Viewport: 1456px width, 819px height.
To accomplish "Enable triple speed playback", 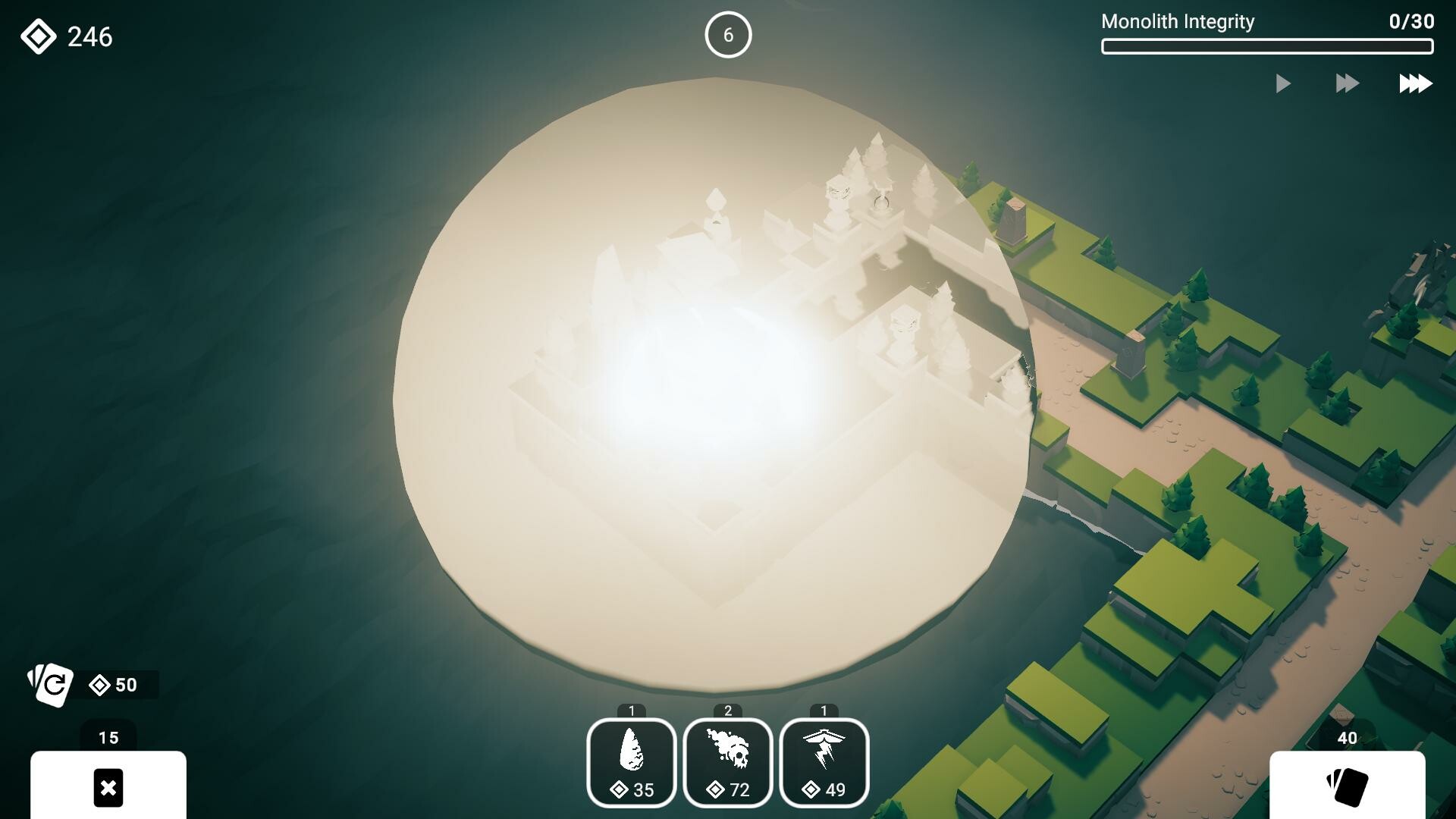I will [1414, 83].
